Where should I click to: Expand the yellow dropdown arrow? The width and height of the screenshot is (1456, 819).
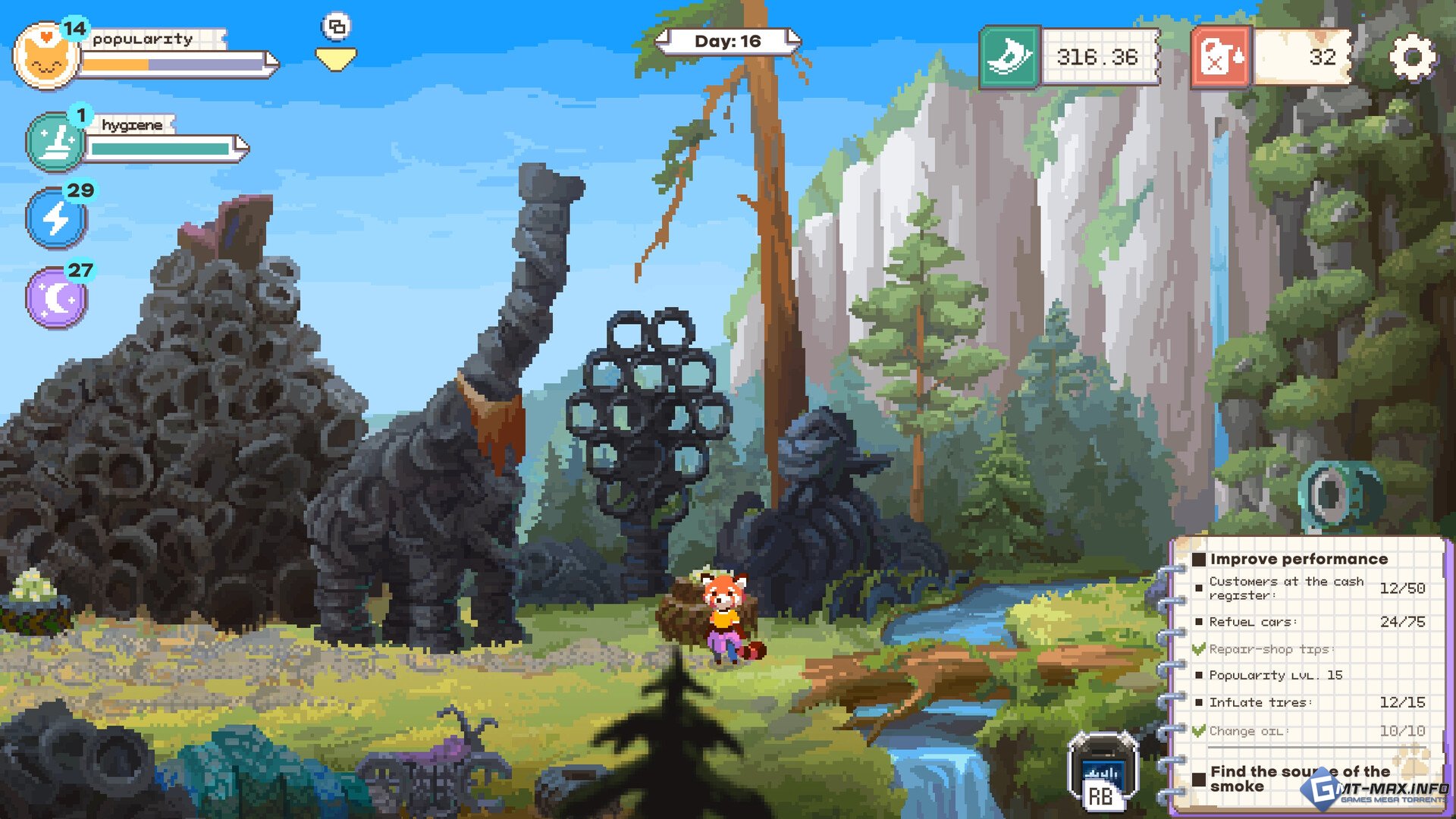336,59
